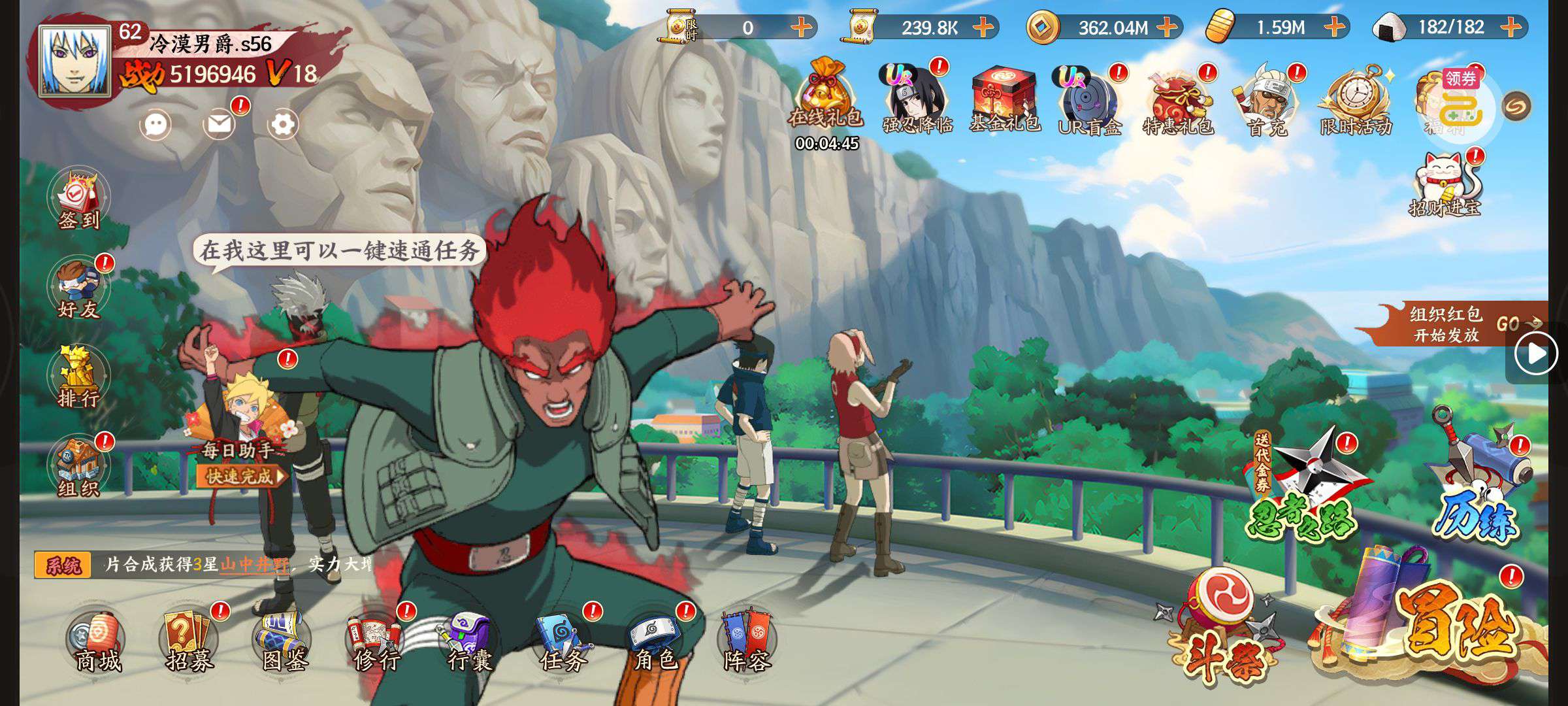The height and width of the screenshot is (706, 1568).
Task: Open the 招募 recruit menu
Action: pyautogui.click(x=190, y=641)
